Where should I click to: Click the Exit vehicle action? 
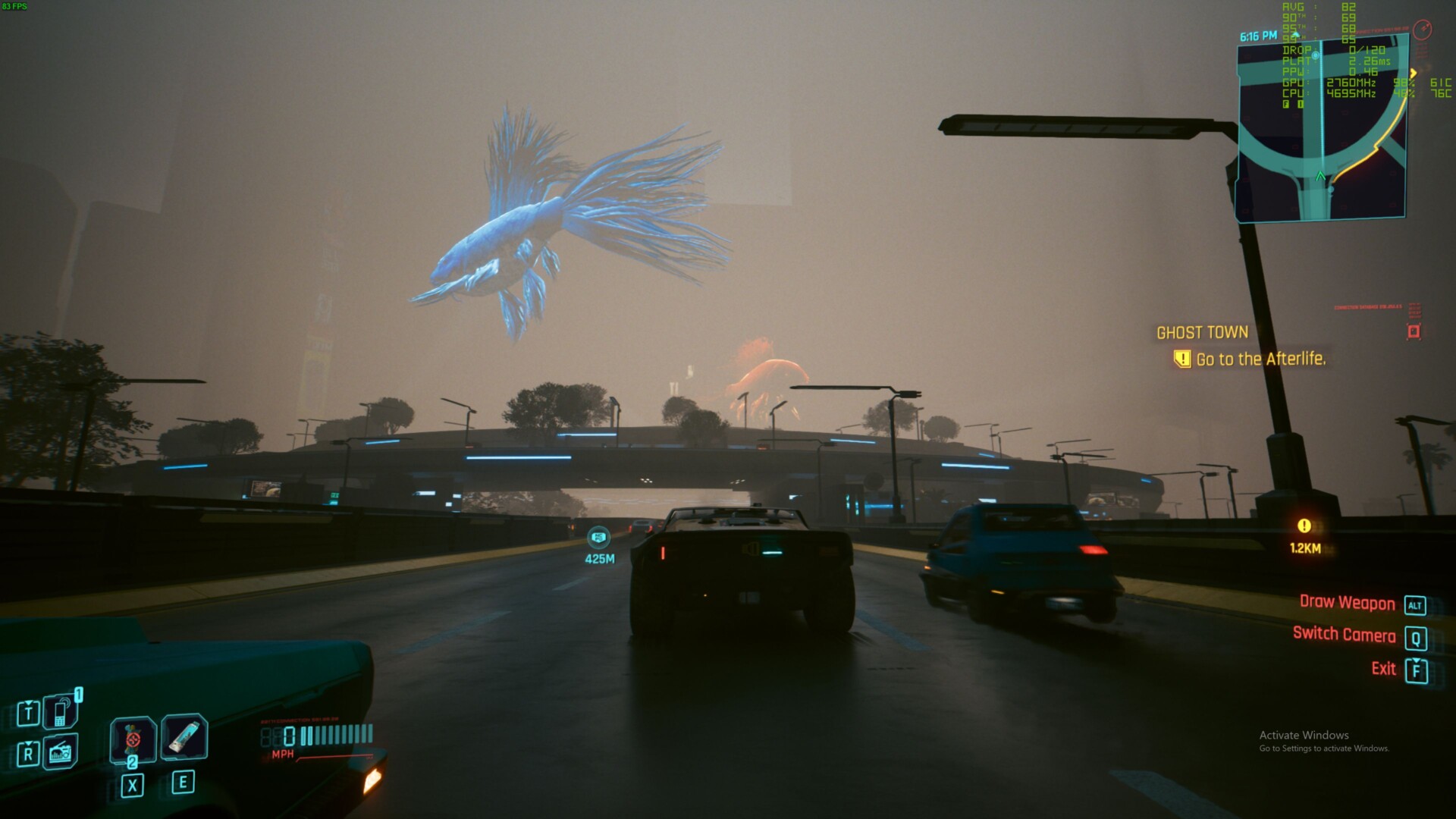pos(1383,669)
